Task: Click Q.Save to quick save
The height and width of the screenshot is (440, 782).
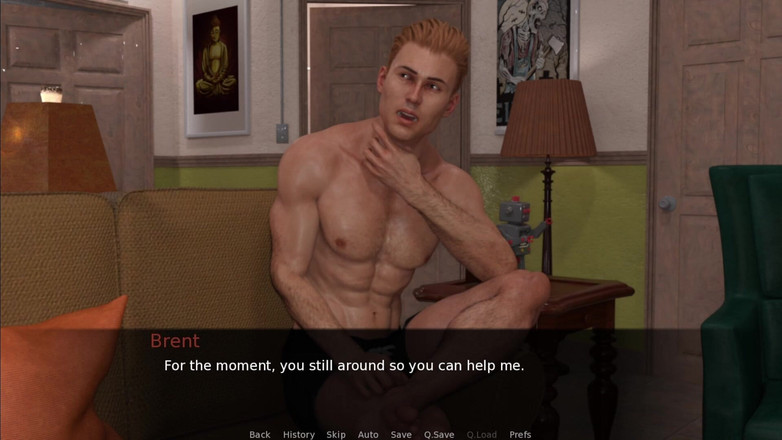Action: pos(439,435)
